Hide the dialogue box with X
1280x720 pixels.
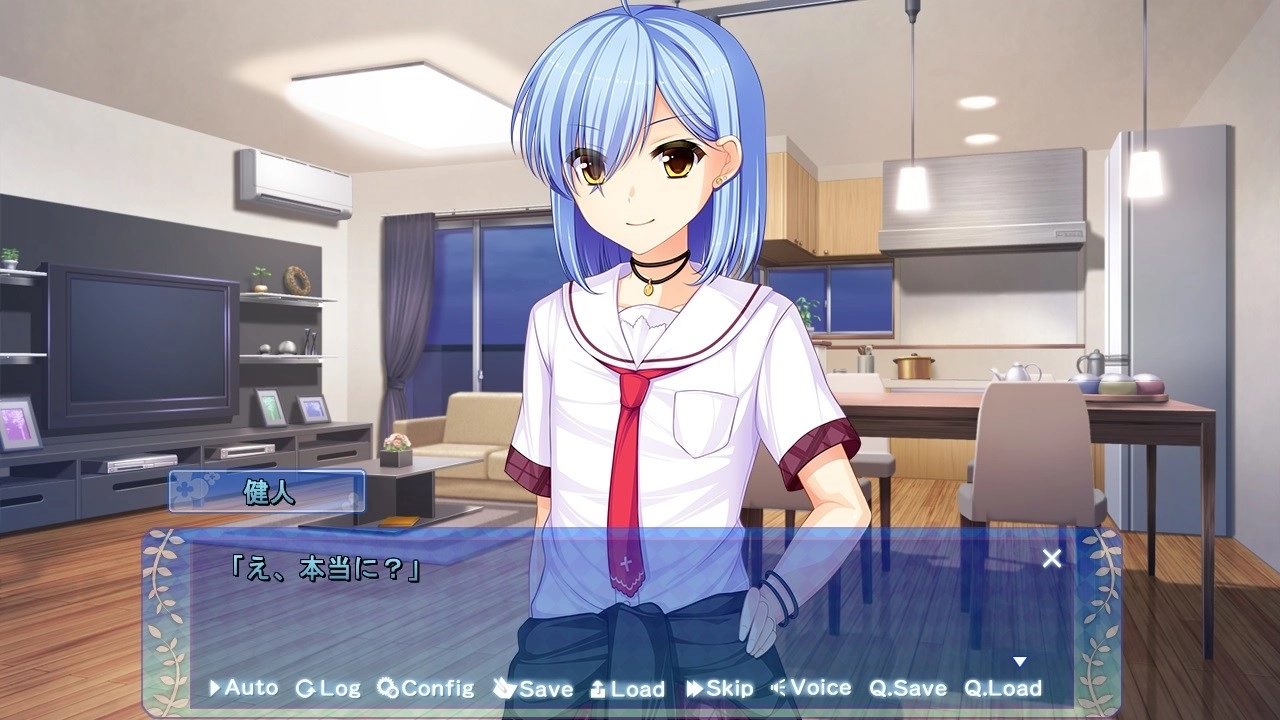click(x=1052, y=559)
